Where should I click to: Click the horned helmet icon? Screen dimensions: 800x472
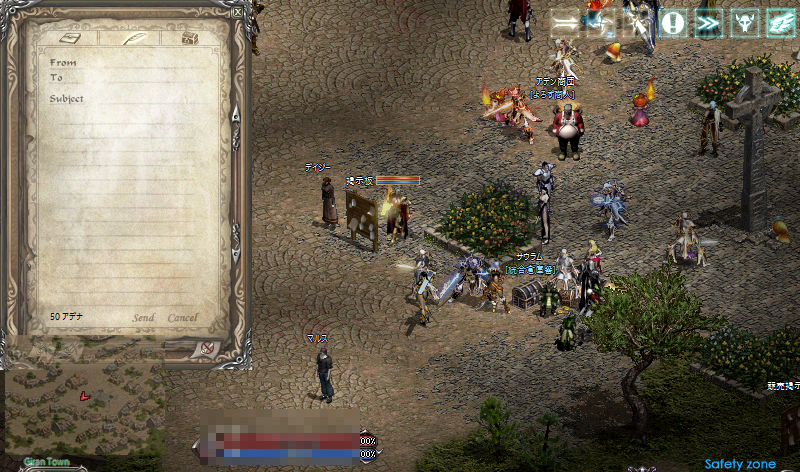pos(745,22)
